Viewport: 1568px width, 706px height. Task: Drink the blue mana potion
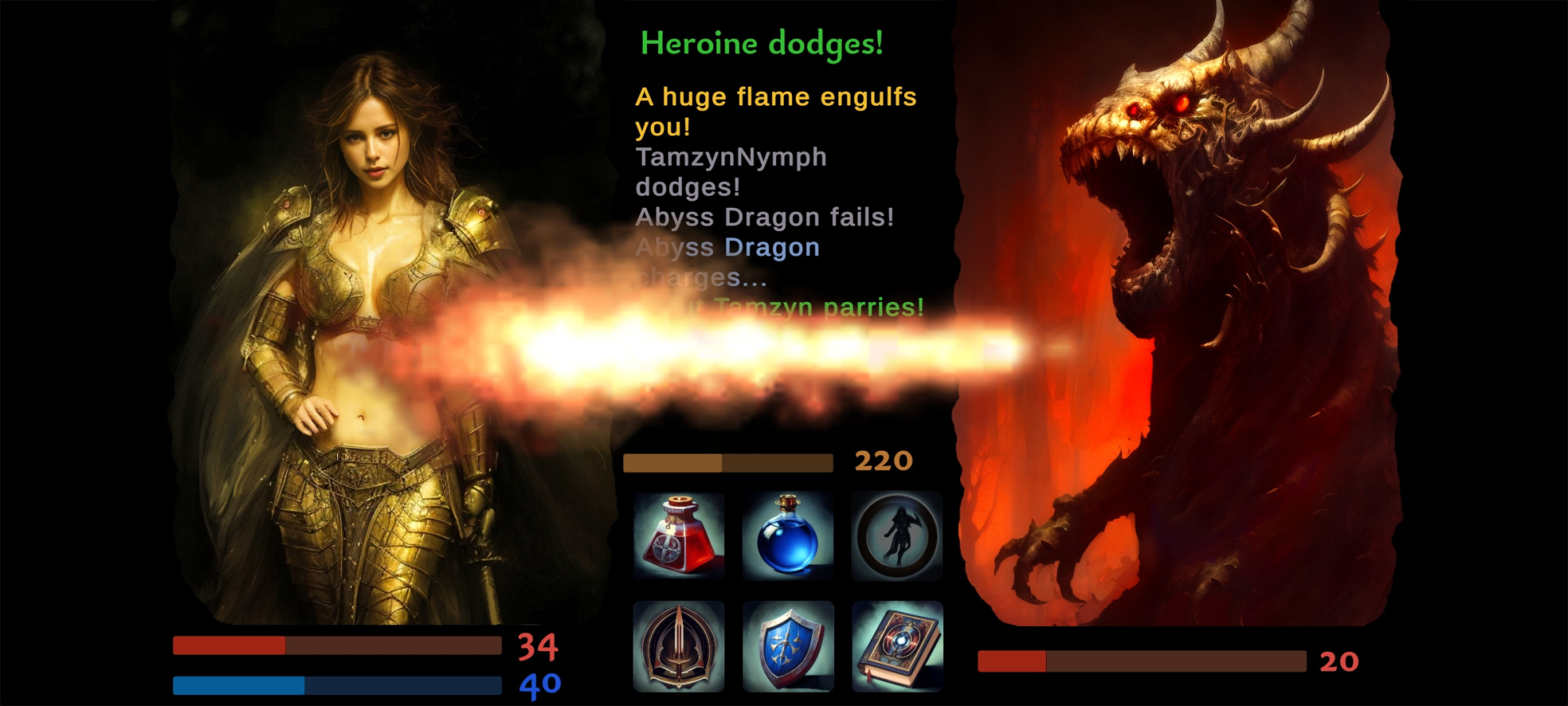(788, 536)
